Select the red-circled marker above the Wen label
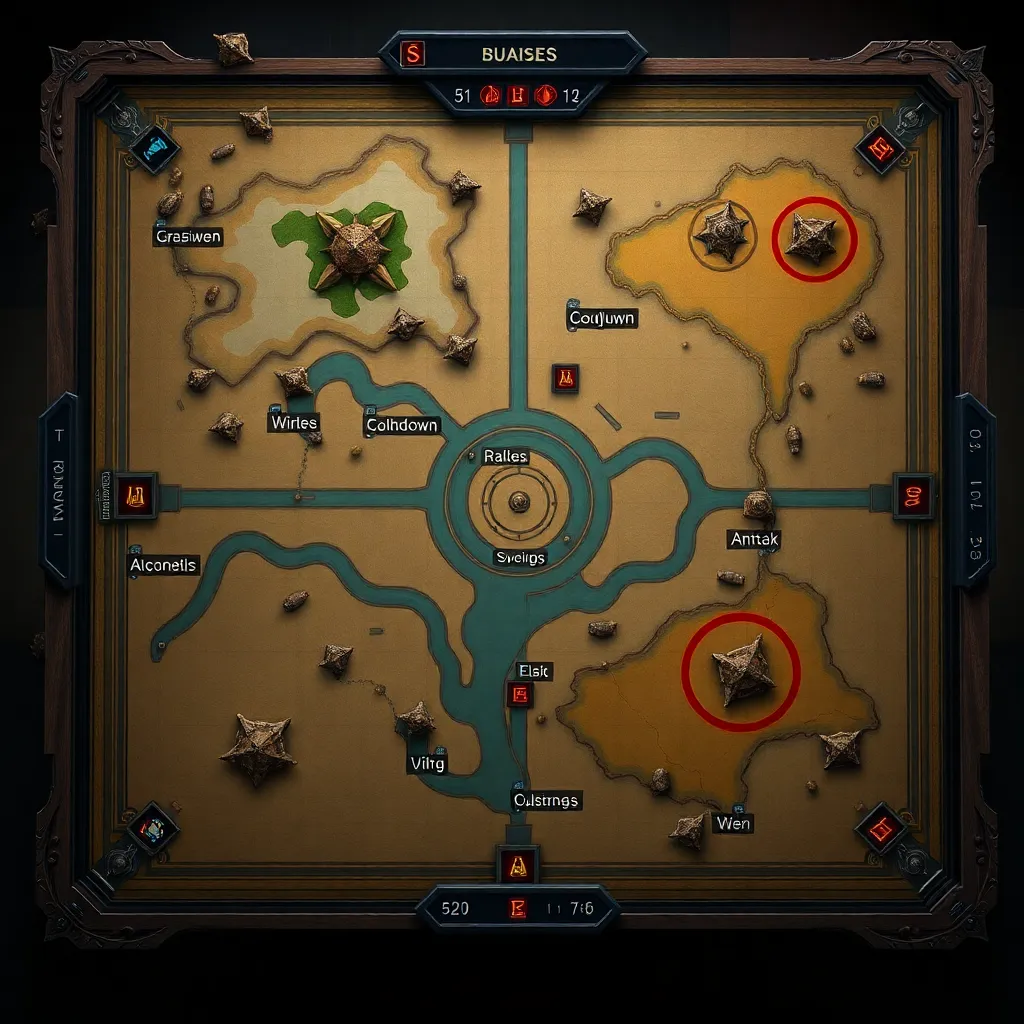This screenshot has height=1024, width=1024. click(741, 671)
